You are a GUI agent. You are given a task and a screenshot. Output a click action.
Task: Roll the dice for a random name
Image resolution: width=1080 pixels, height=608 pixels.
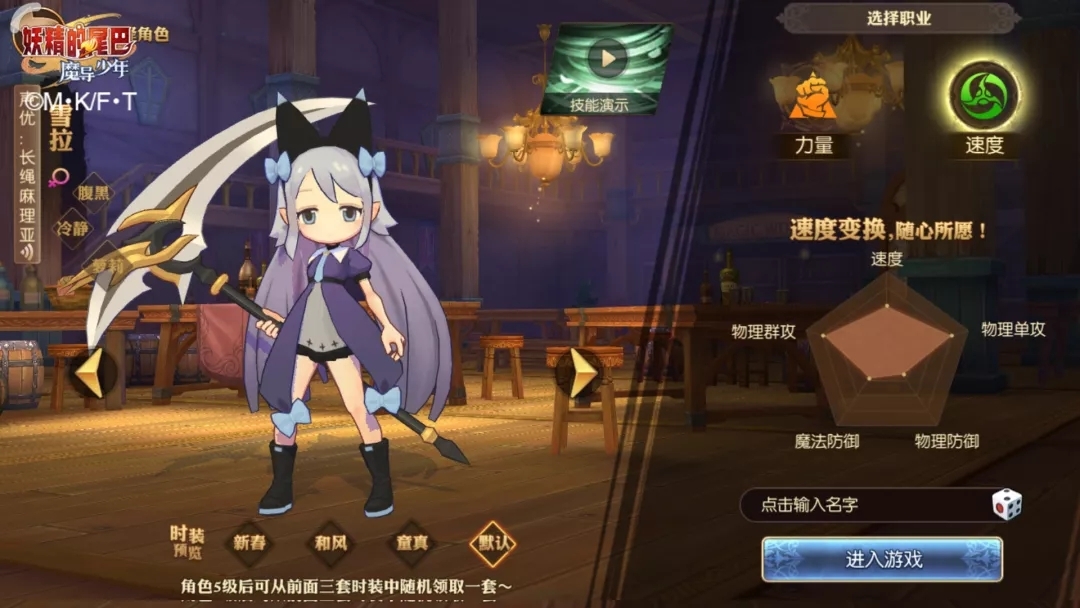pyautogui.click(x=1006, y=505)
